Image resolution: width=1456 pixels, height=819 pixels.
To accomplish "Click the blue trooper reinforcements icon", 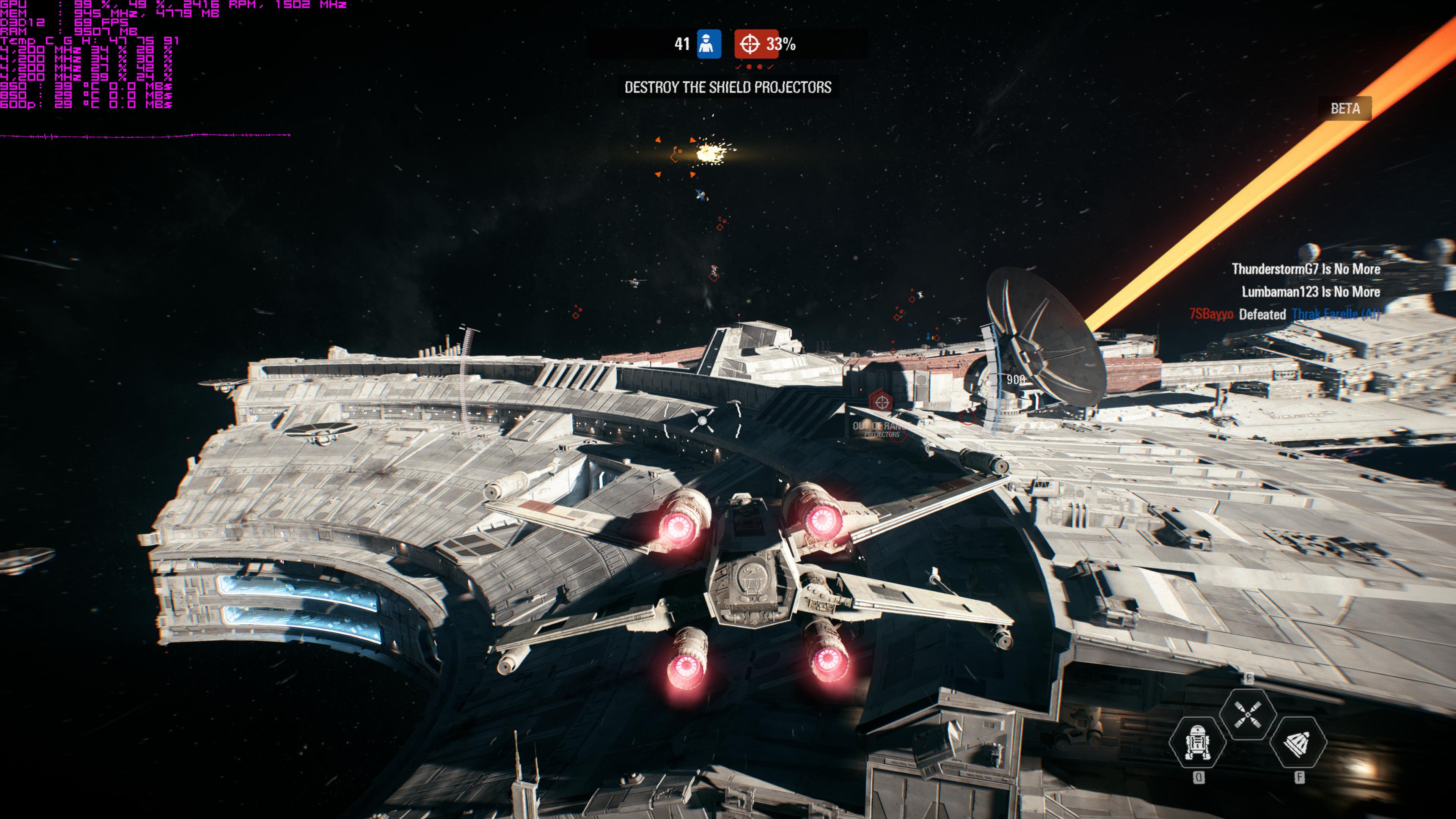I will [709, 44].
